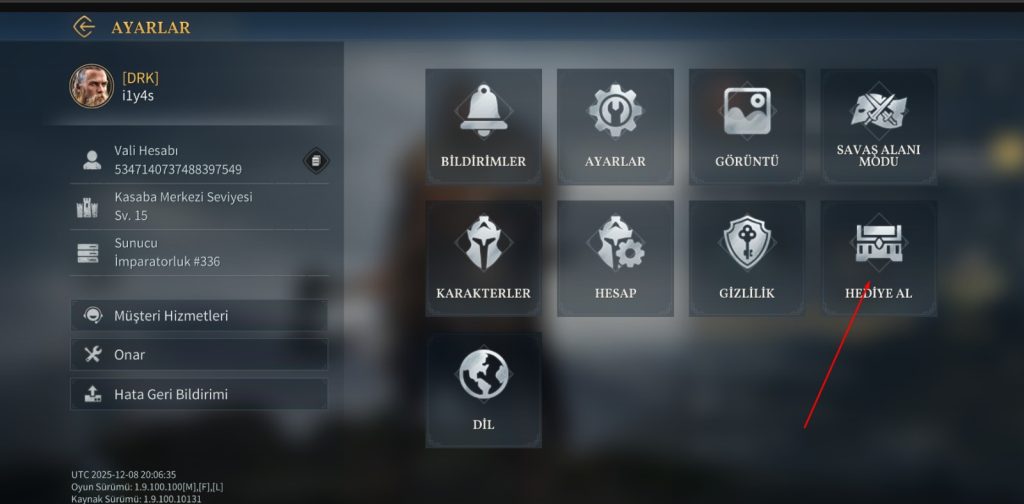Open the Ayarlar wrench-and-gear tile

tap(615, 126)
